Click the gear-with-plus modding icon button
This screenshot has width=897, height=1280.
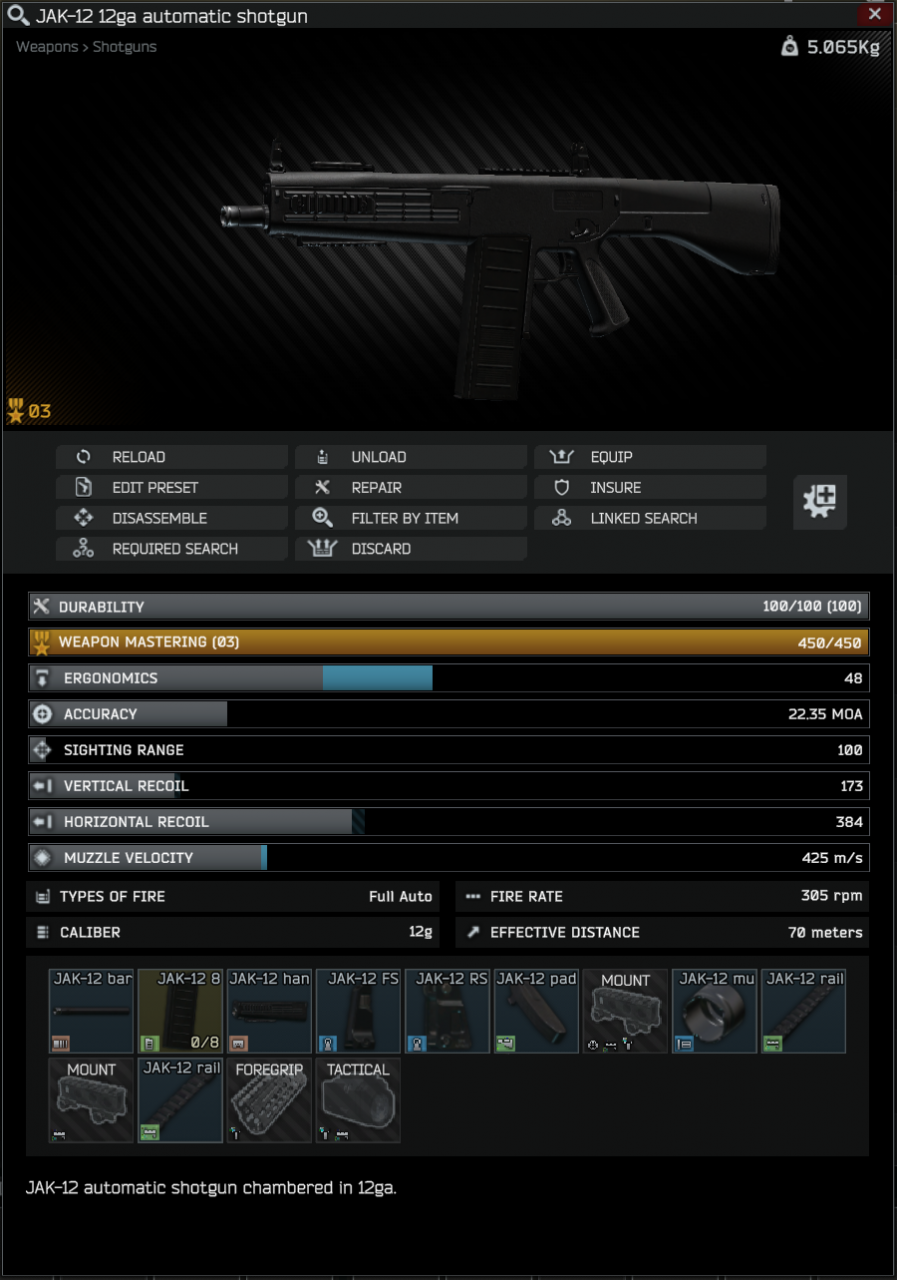click(x=820, y=501)
